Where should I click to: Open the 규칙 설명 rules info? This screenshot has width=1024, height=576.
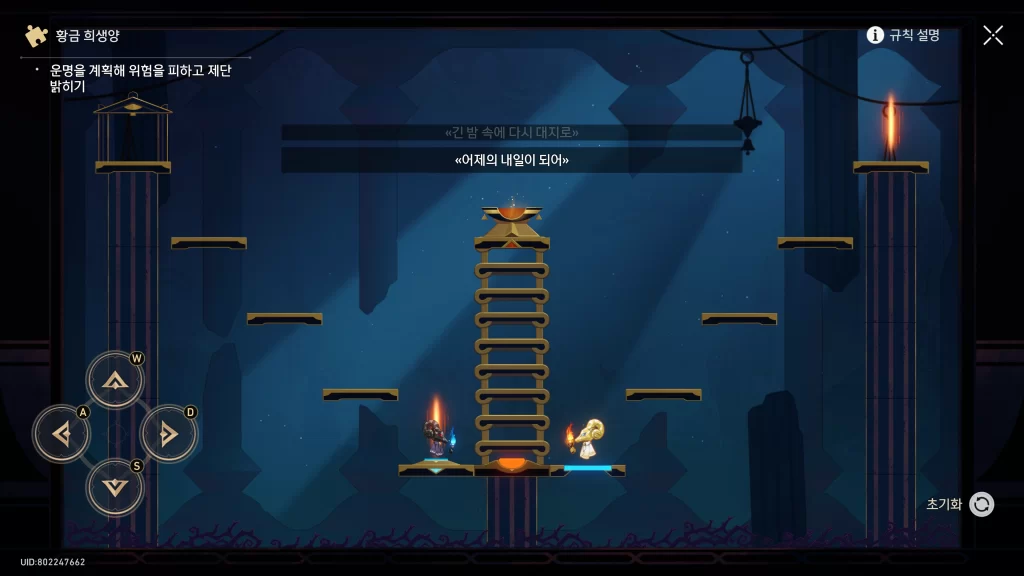(903, 35)
